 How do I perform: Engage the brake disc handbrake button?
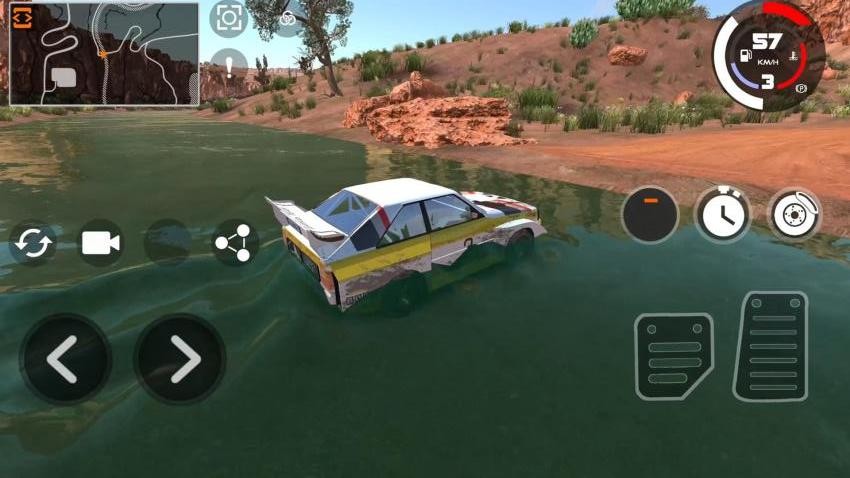coord(795,214)
